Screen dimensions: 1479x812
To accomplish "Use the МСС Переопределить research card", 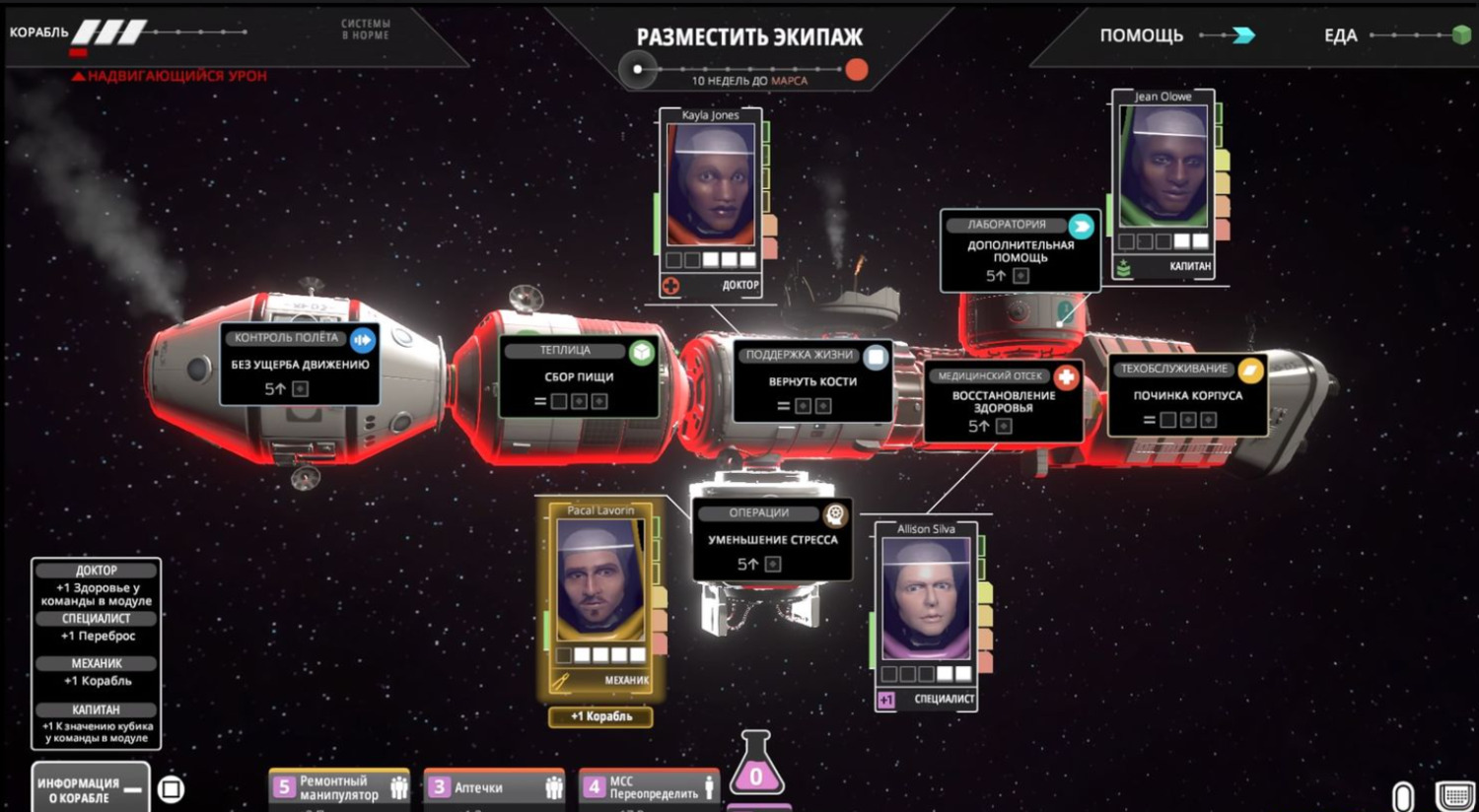I will pos(648,788).
